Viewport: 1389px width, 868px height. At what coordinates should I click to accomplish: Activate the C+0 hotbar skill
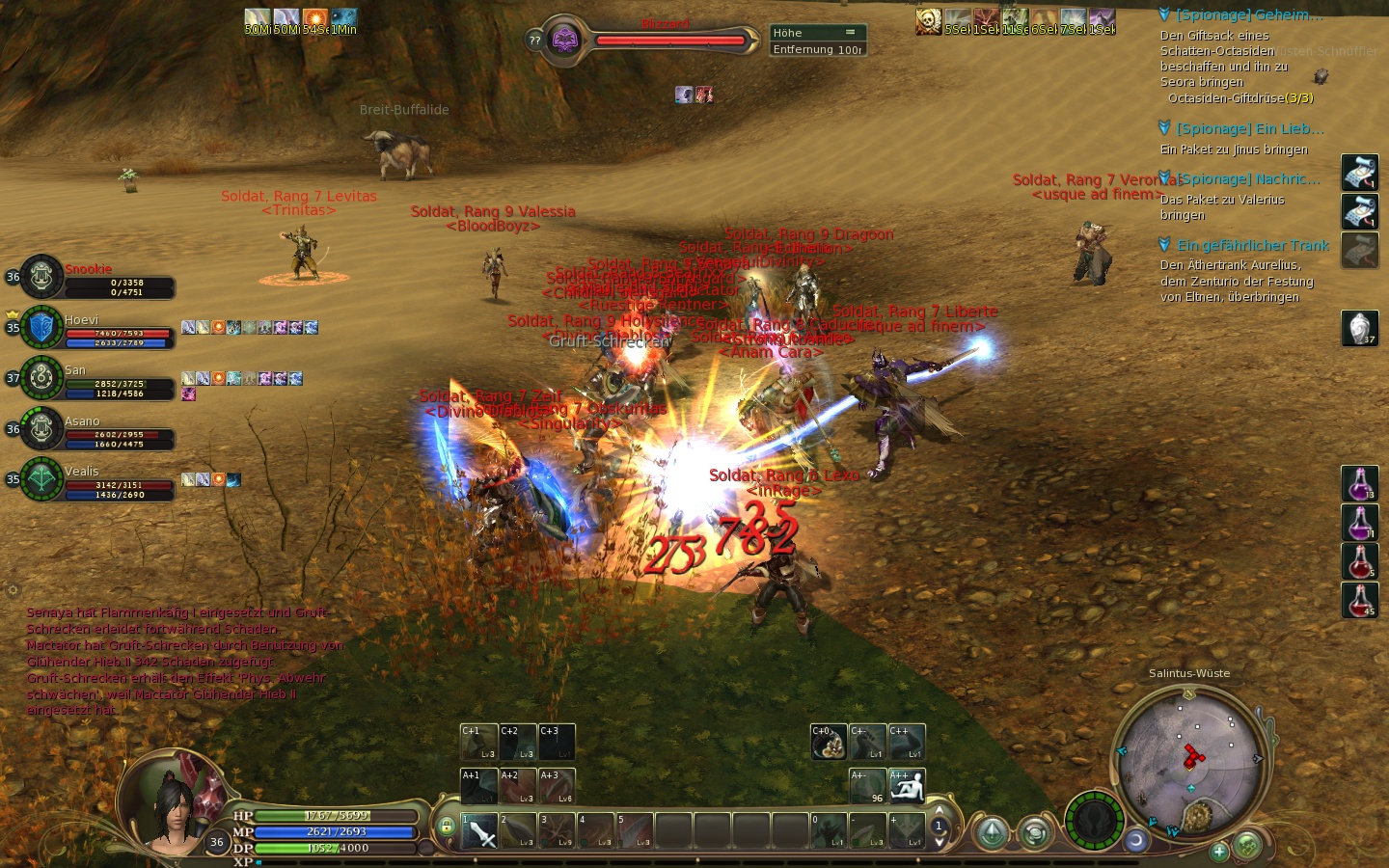[x=829, y=742]
